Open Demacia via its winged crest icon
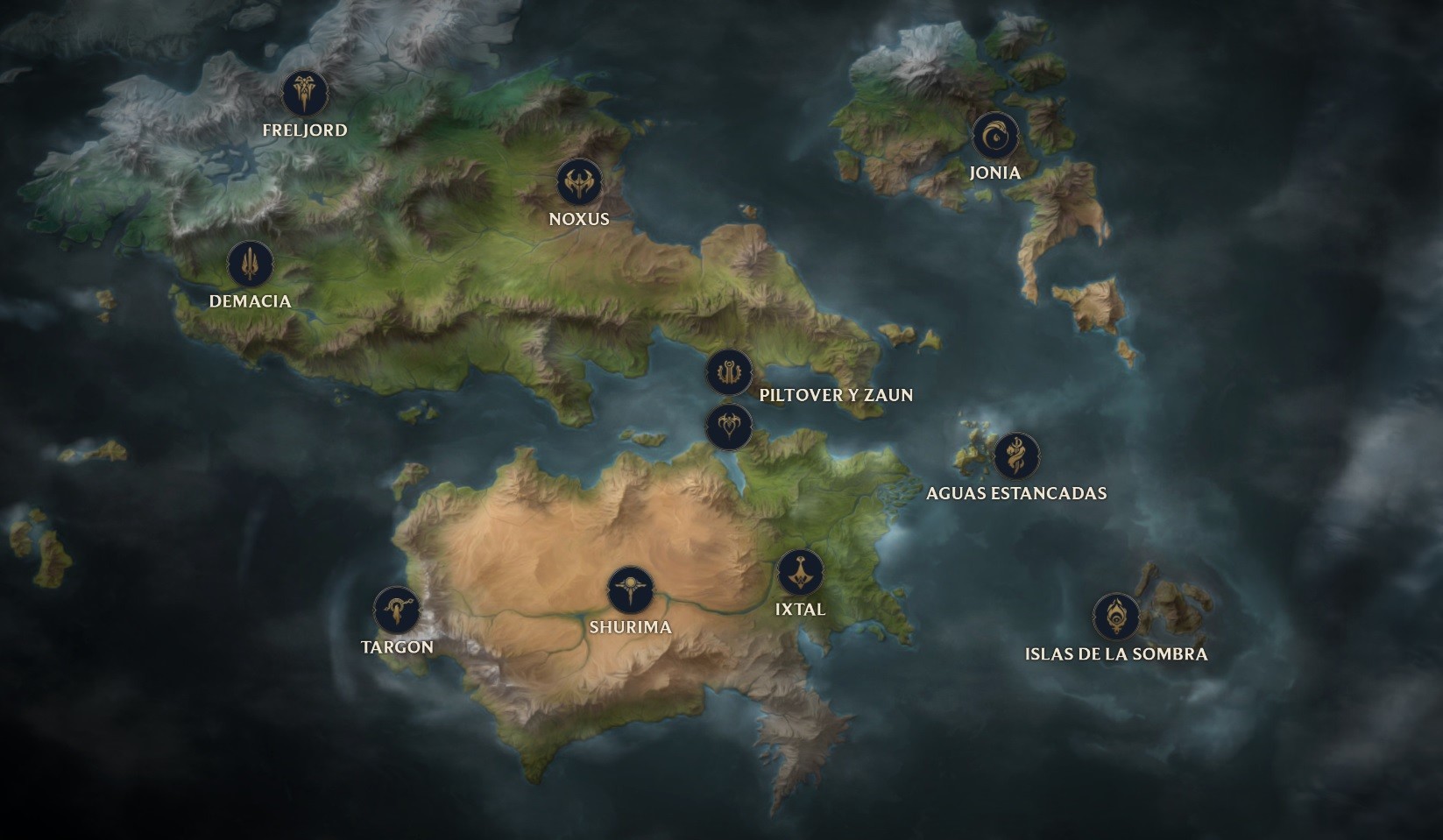Screen dimensions: 1443x840 248,262
